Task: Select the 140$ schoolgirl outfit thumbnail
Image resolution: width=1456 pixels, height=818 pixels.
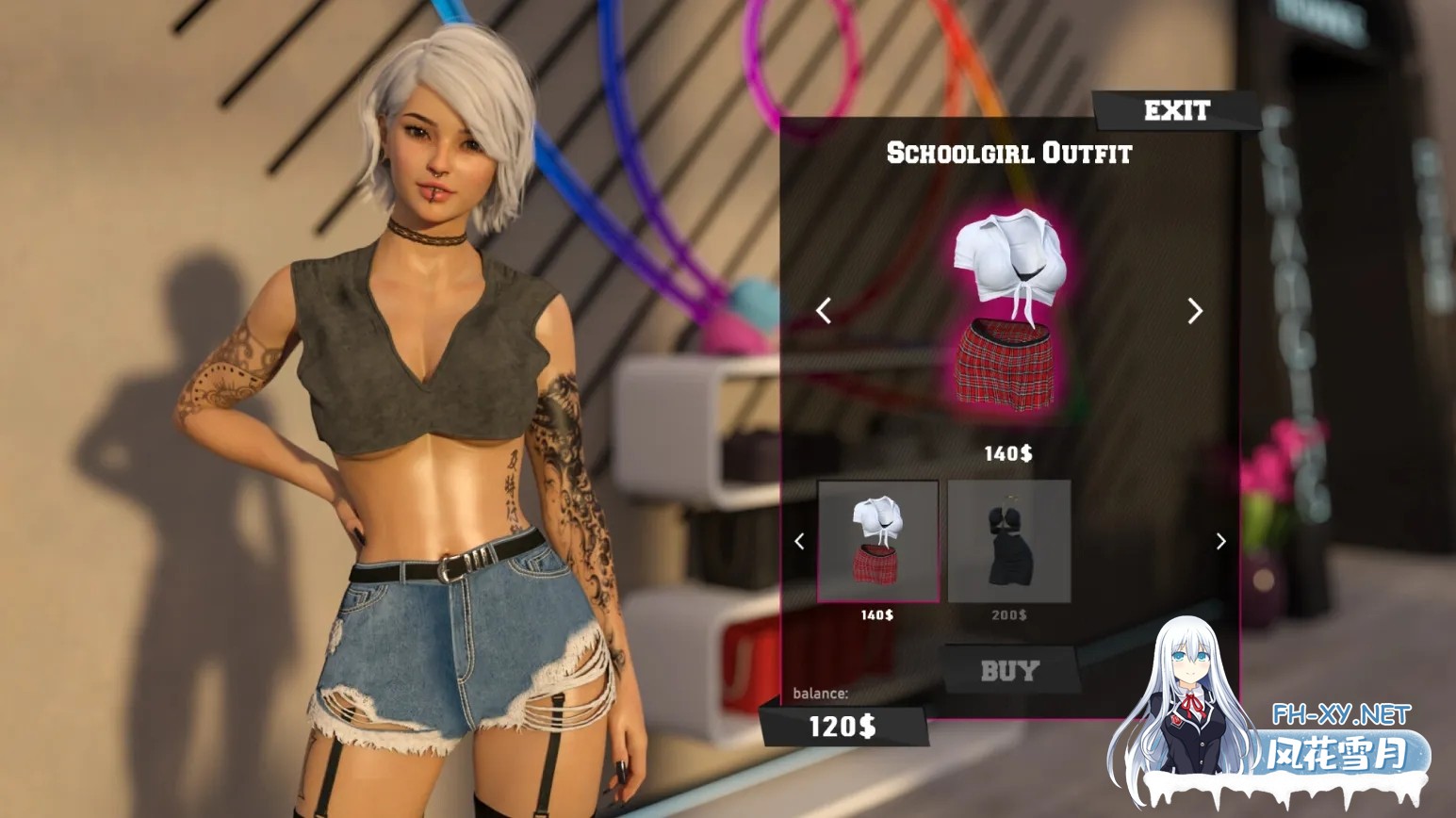Action: [x=878, y=541]
